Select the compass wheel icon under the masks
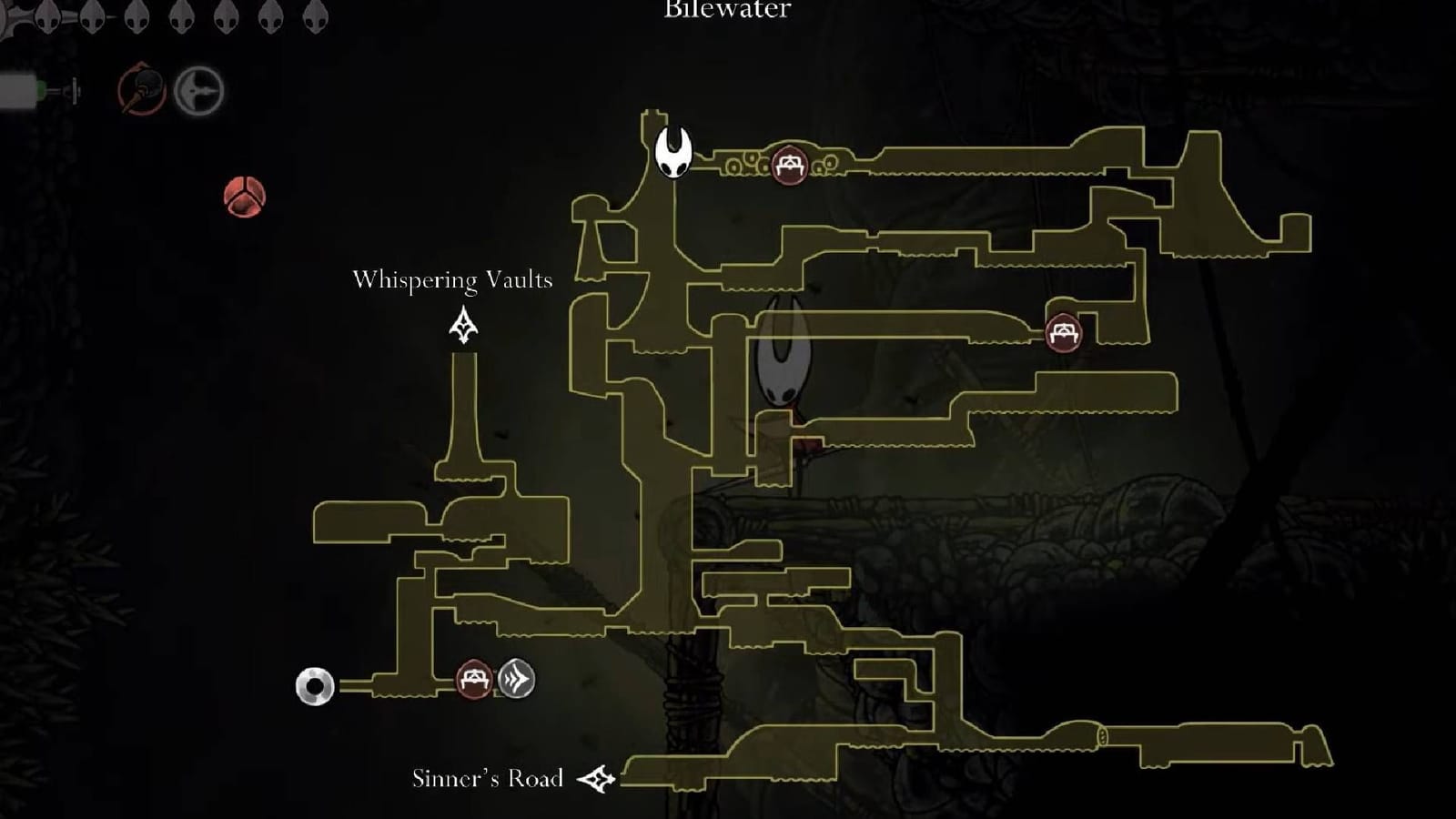 pos(200,92)
